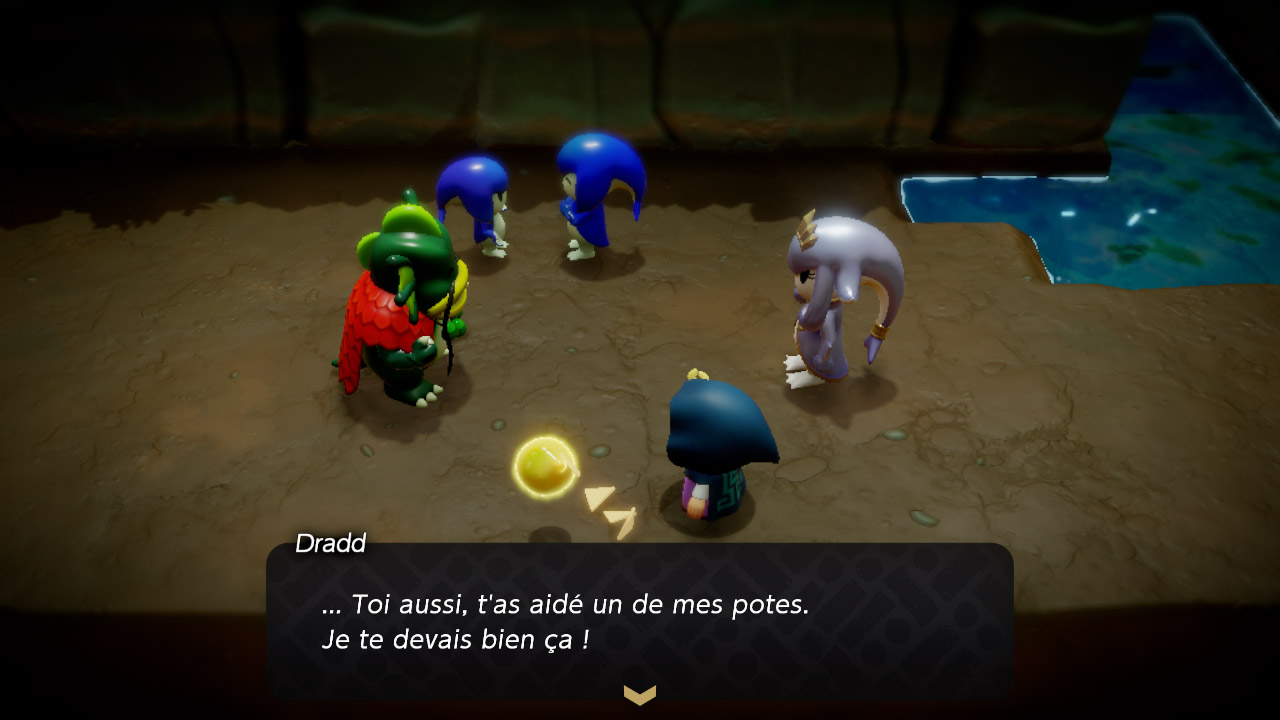Advance dialogue with the gold down arrow
1280x720 pixels.
coord(640,694)
